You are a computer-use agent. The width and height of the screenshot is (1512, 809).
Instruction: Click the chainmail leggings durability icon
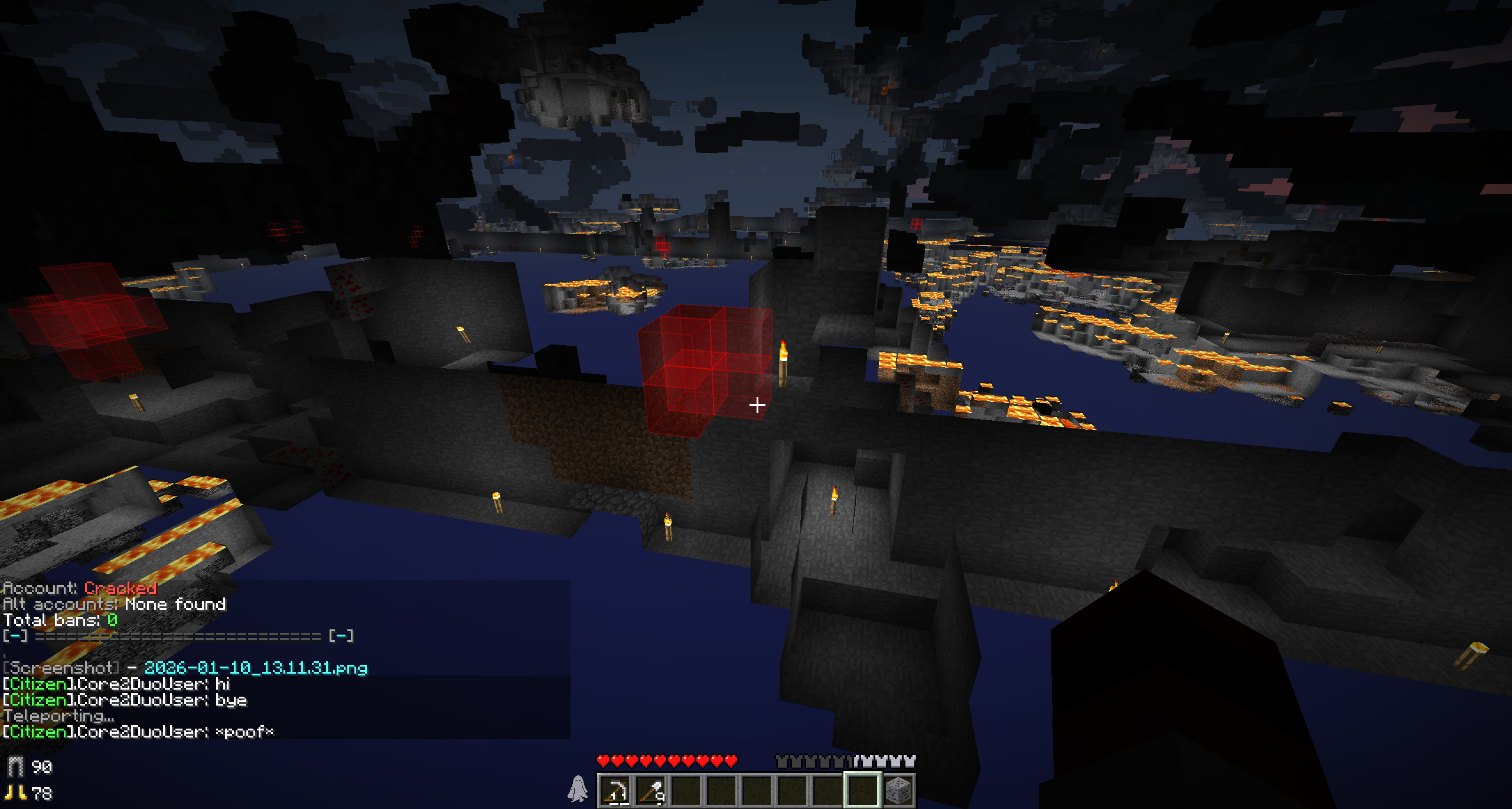point(15,767)
